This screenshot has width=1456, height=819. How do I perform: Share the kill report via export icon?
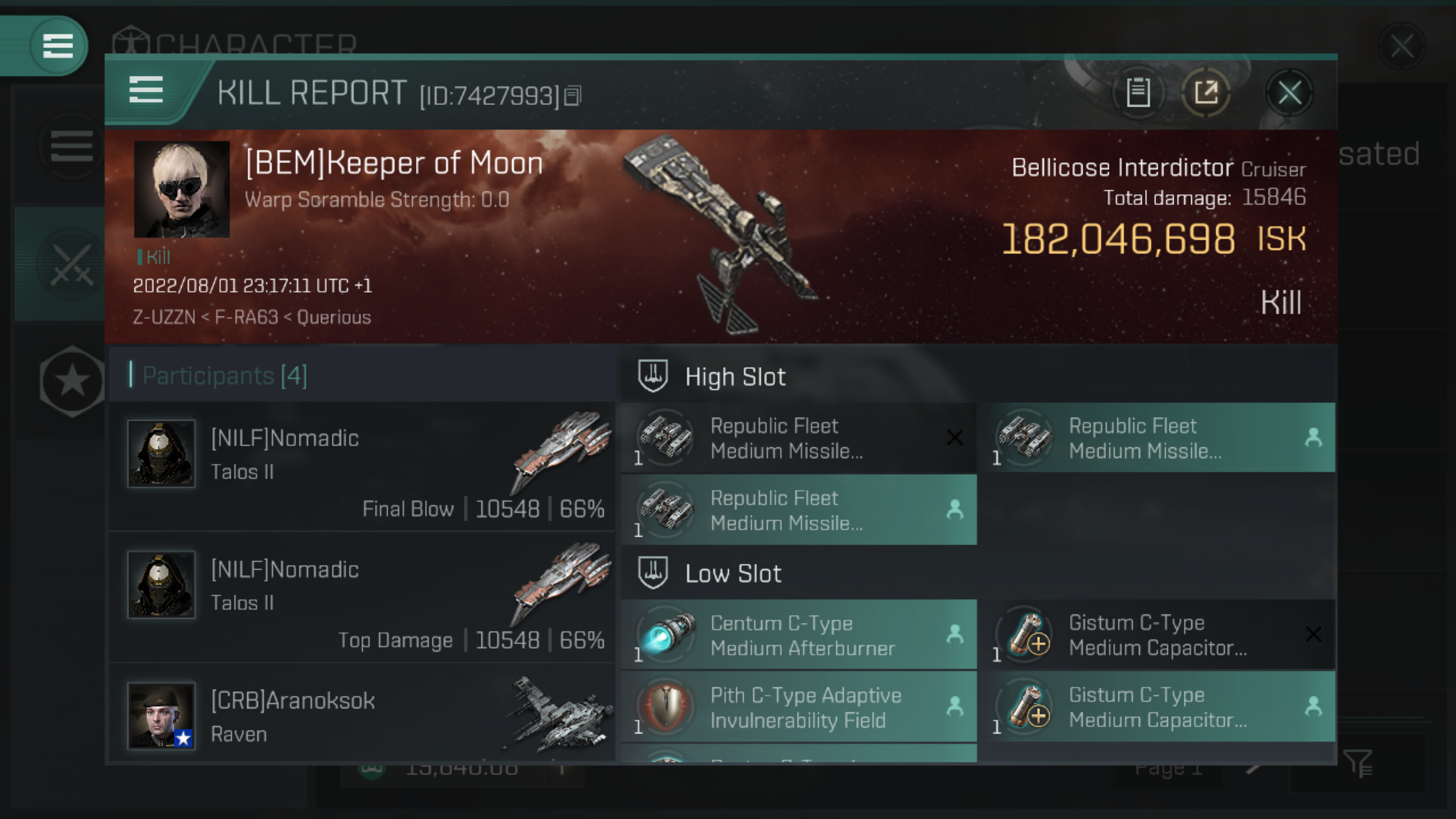coord(1206,93)
